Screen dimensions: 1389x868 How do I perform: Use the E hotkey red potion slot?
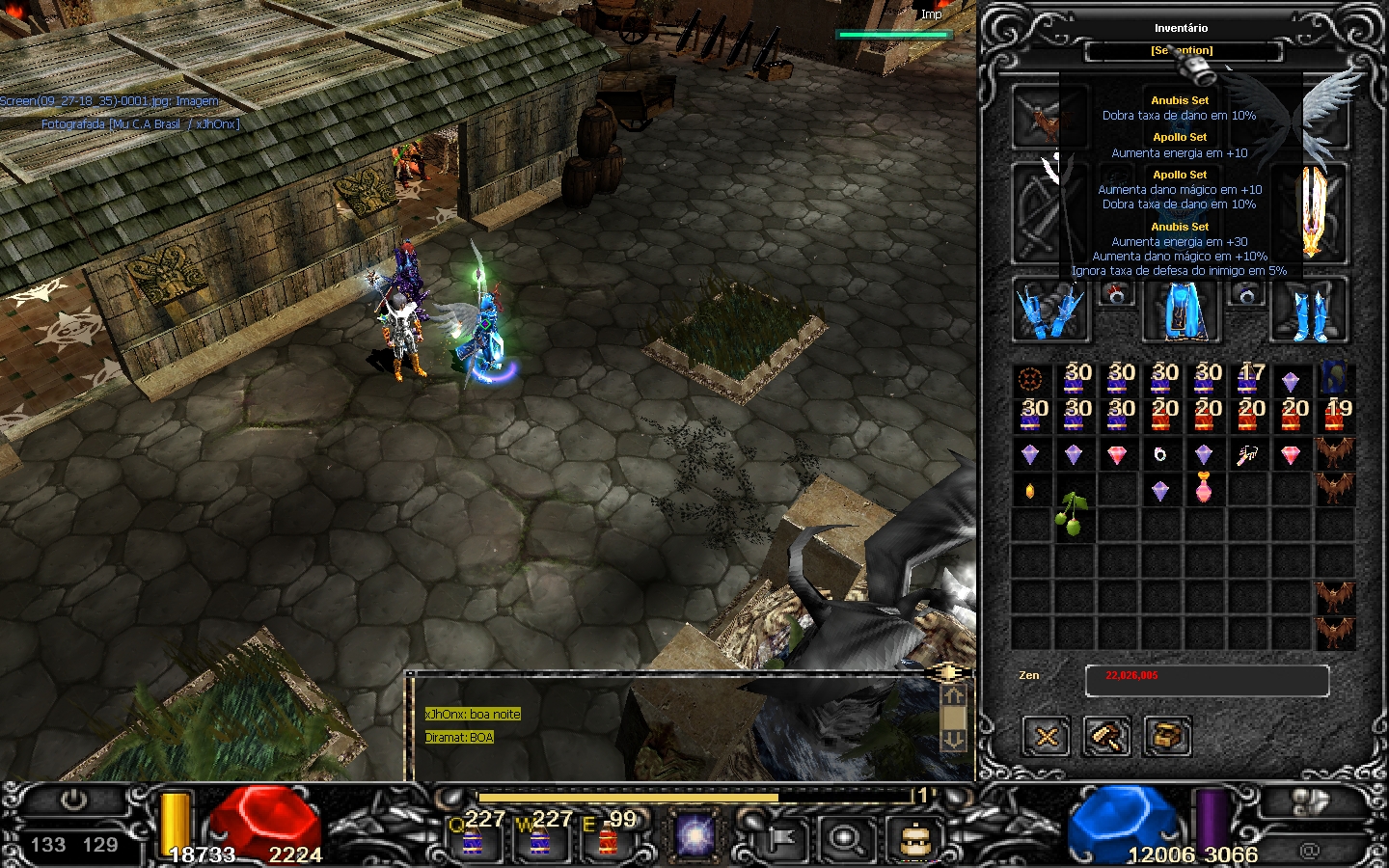point(608,835)
